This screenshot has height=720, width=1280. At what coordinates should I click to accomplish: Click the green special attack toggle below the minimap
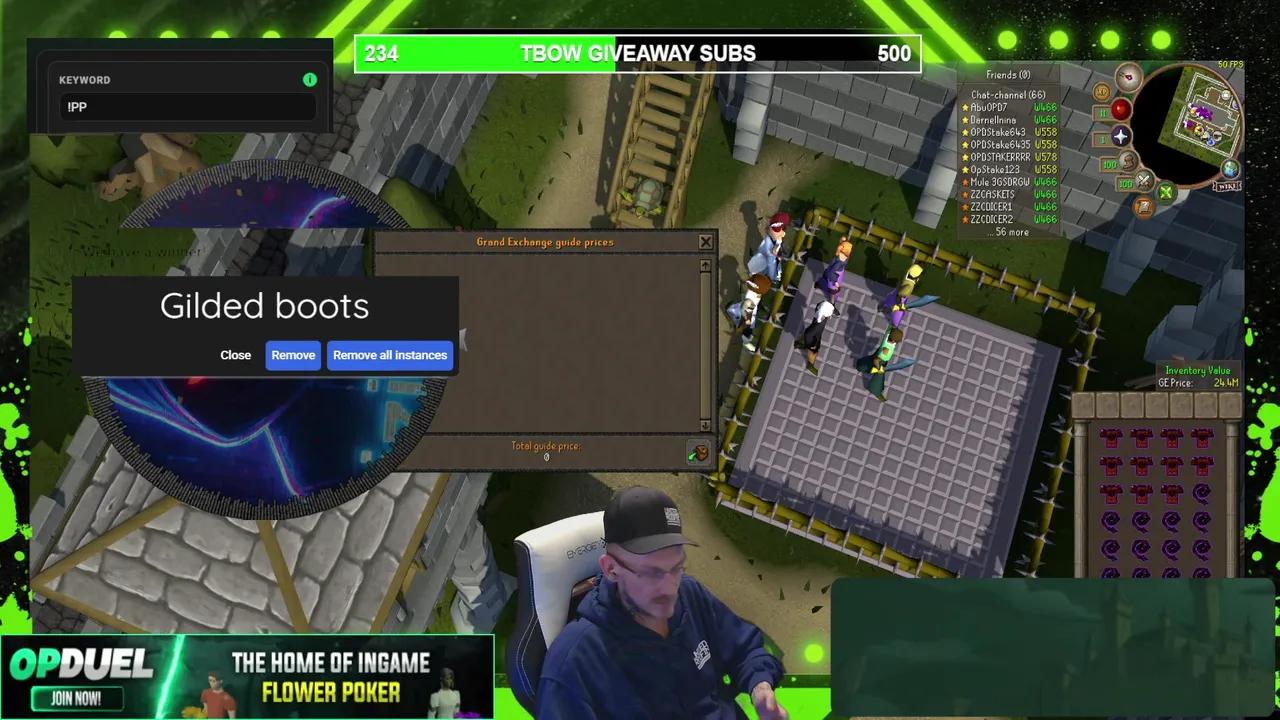(x=1165, y=193)
